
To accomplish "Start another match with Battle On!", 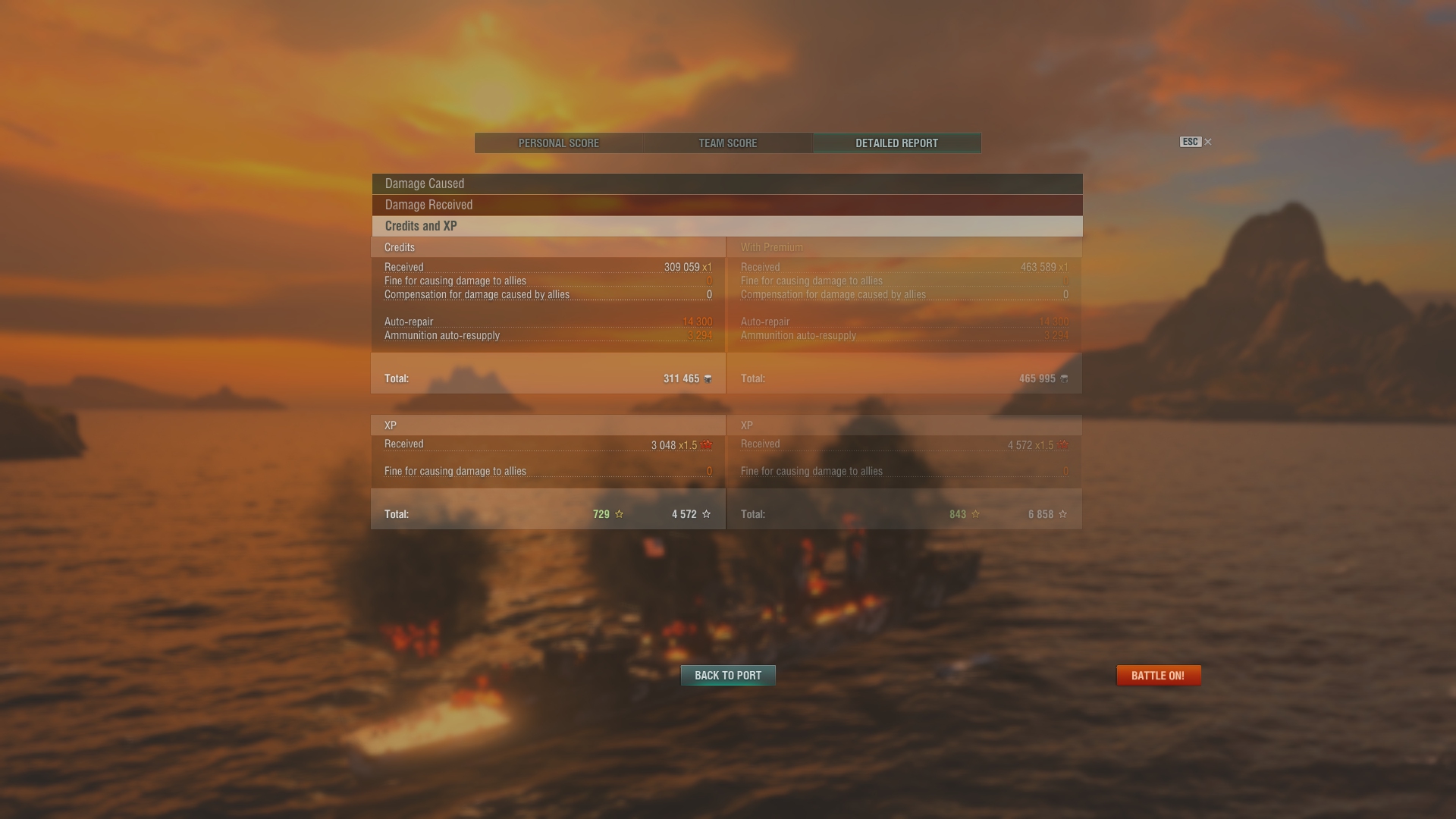I will click(x=1158, y=676).
